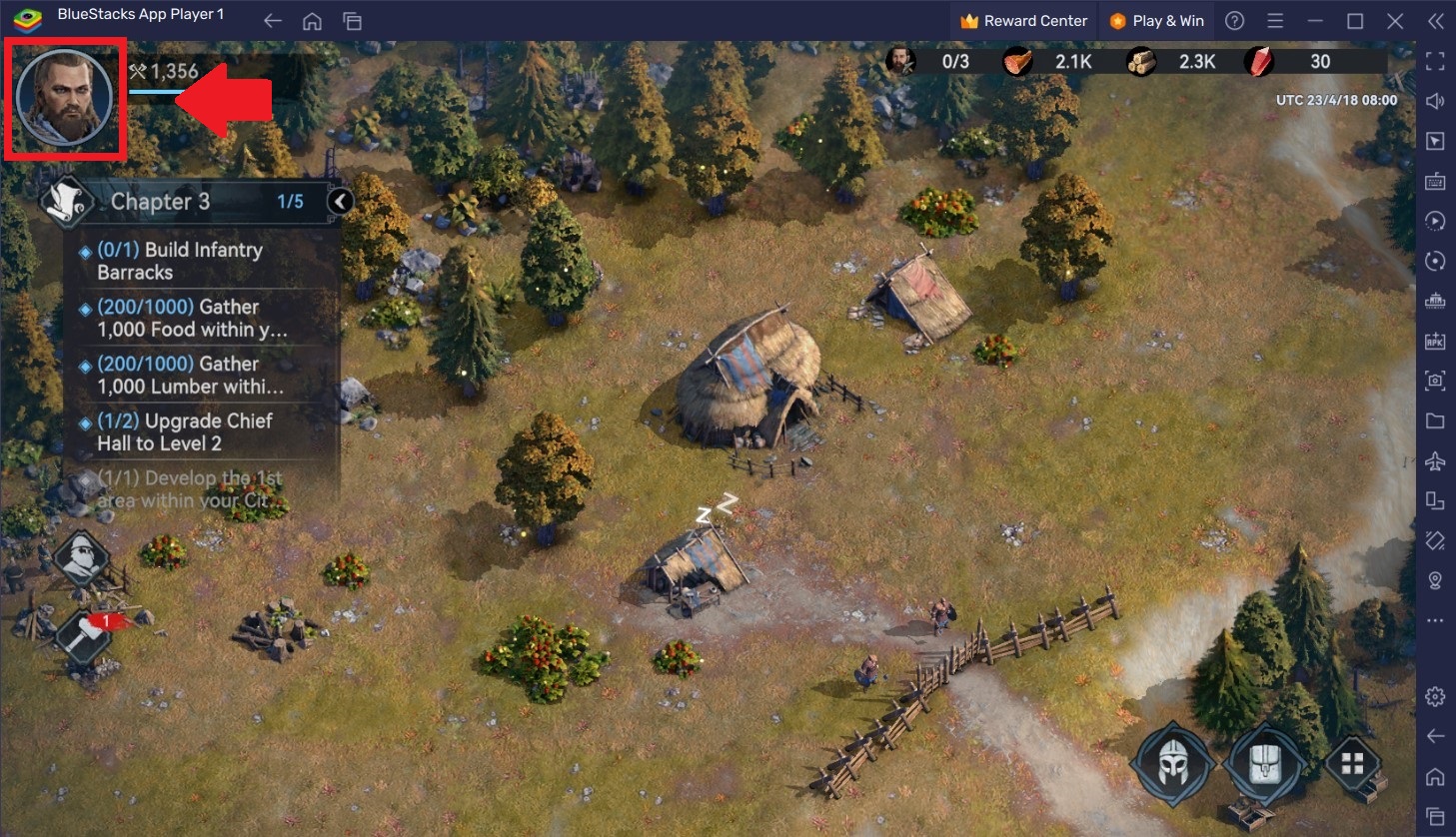1456x837 pixels.
Task: Enable screen rotation from the sidebar
Action: pos(1436,261)
